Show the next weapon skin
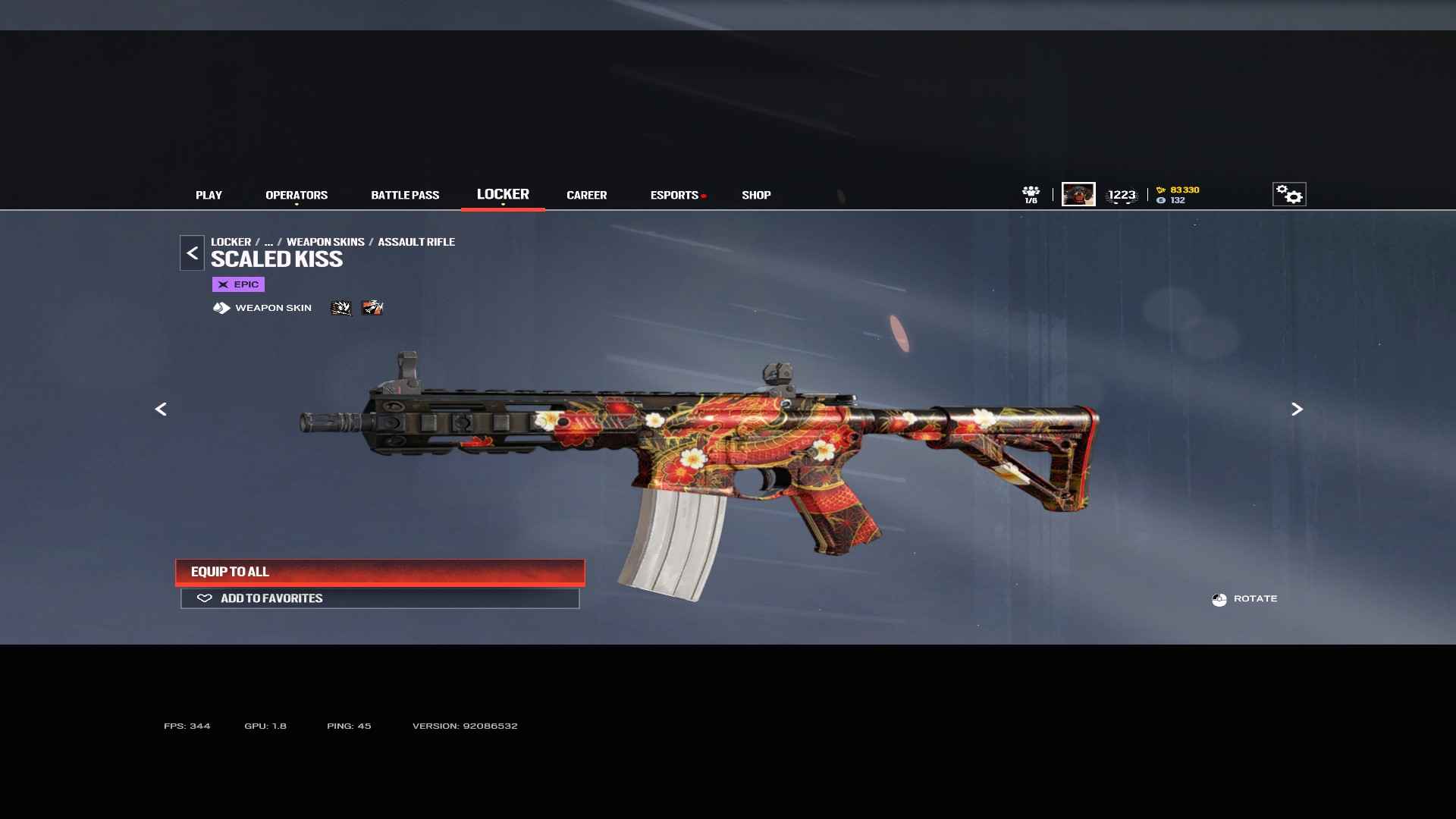The width and height of the screenshot is (1456, 819). tap(1297, 409)
